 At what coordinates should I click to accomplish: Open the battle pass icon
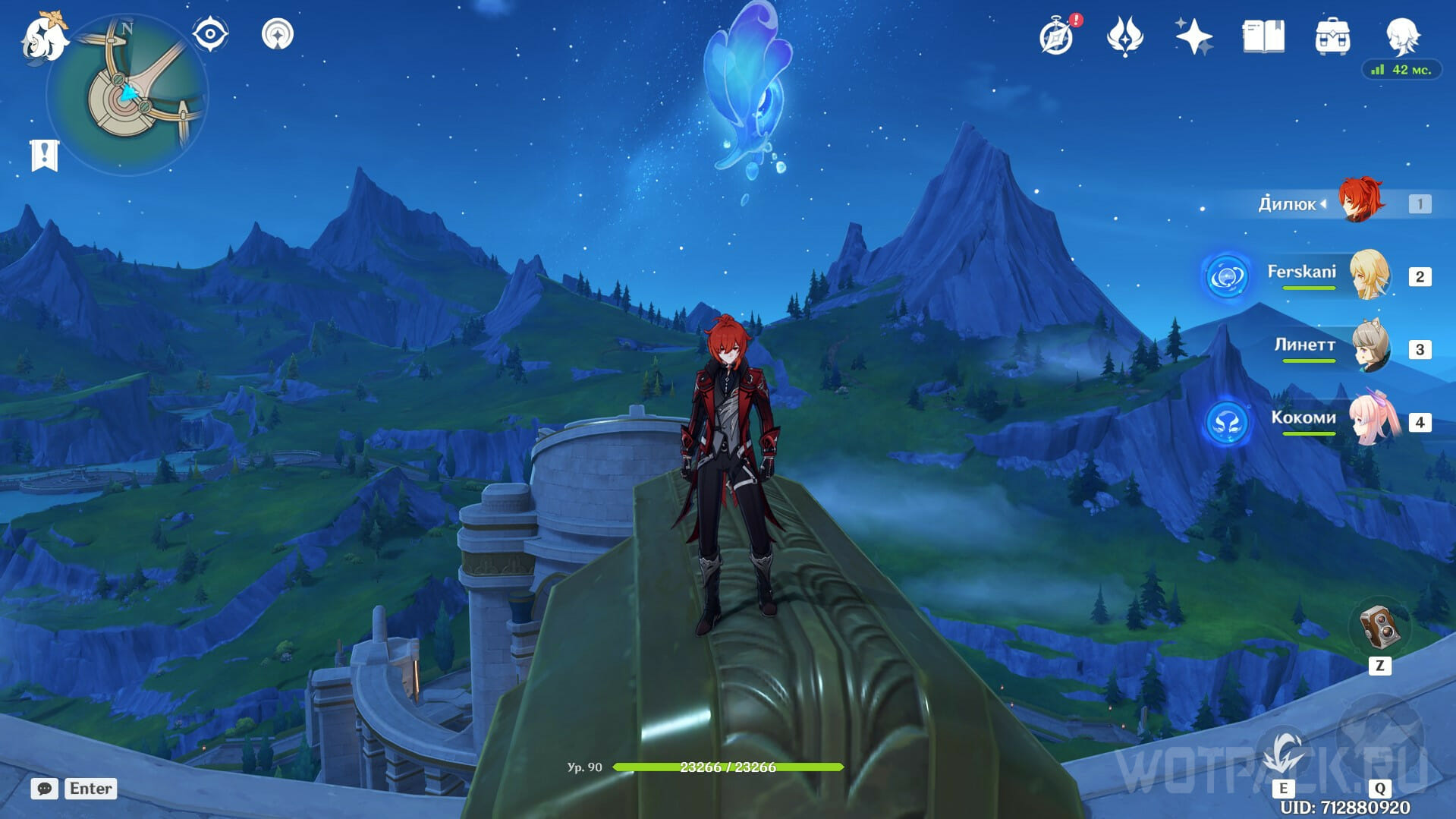[1124, 36]
